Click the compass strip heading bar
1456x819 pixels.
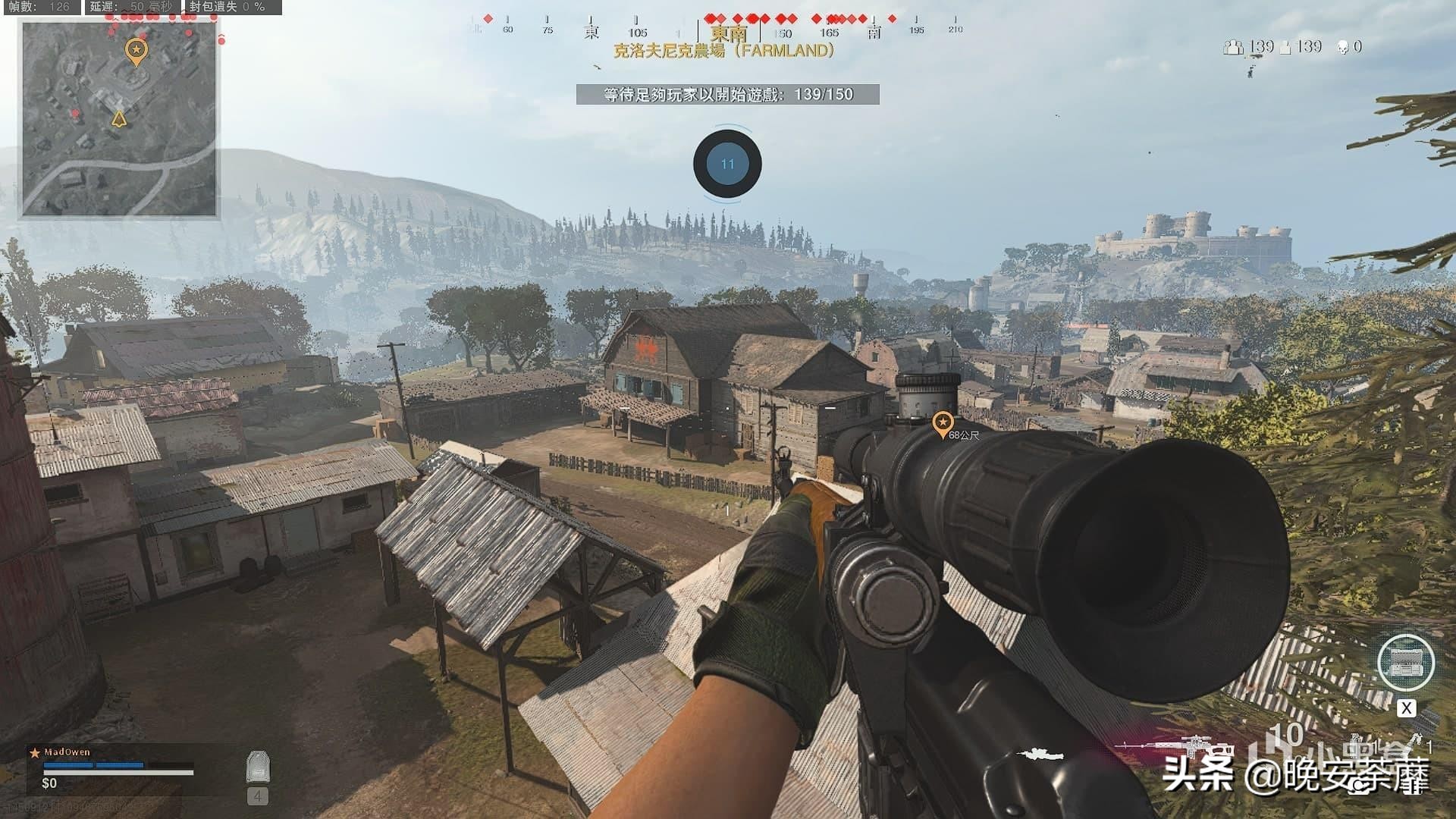[x=713, y=30]
